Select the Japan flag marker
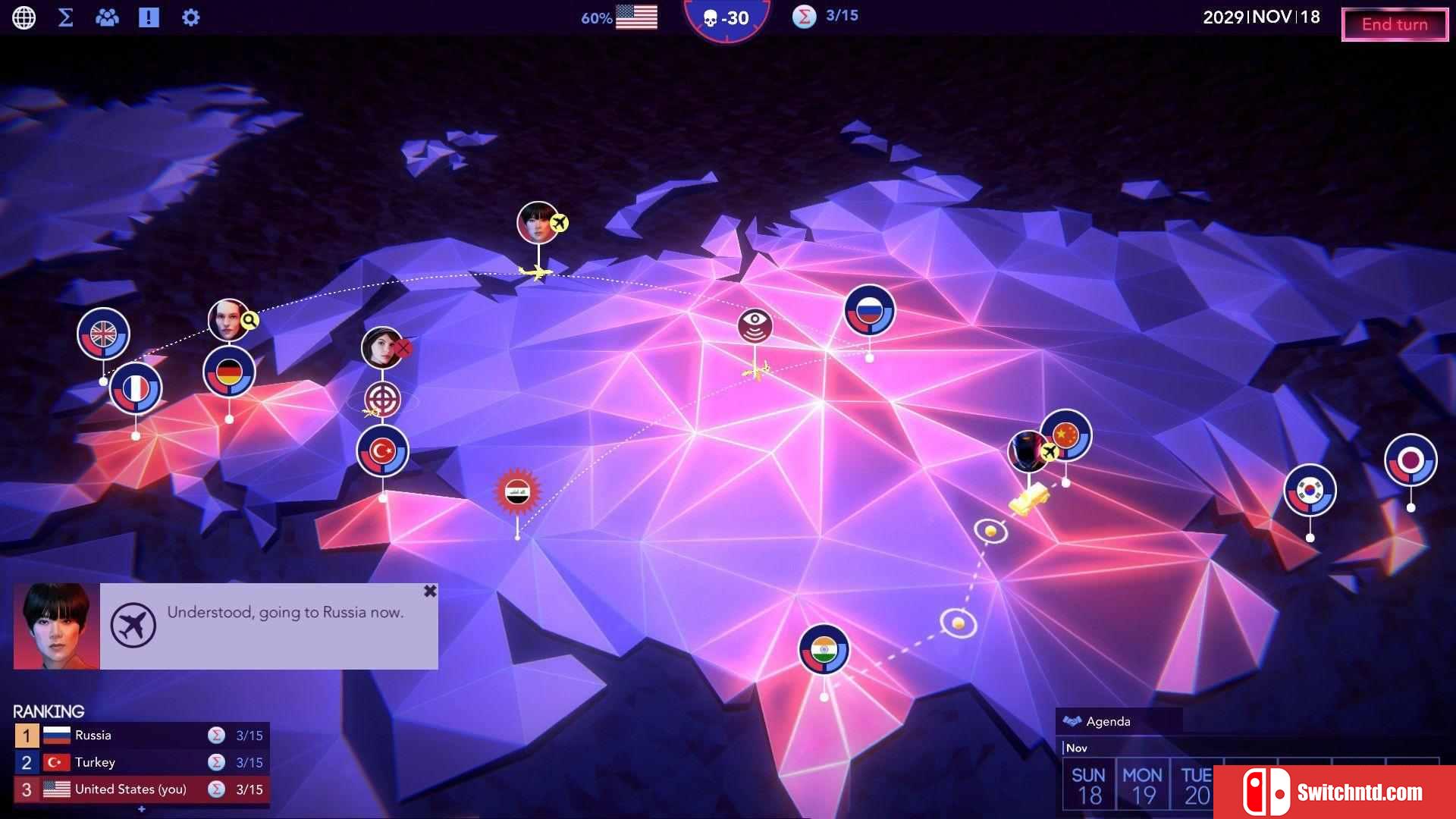This screenshot has width=1456, height=819. [x=1410, y=460]
